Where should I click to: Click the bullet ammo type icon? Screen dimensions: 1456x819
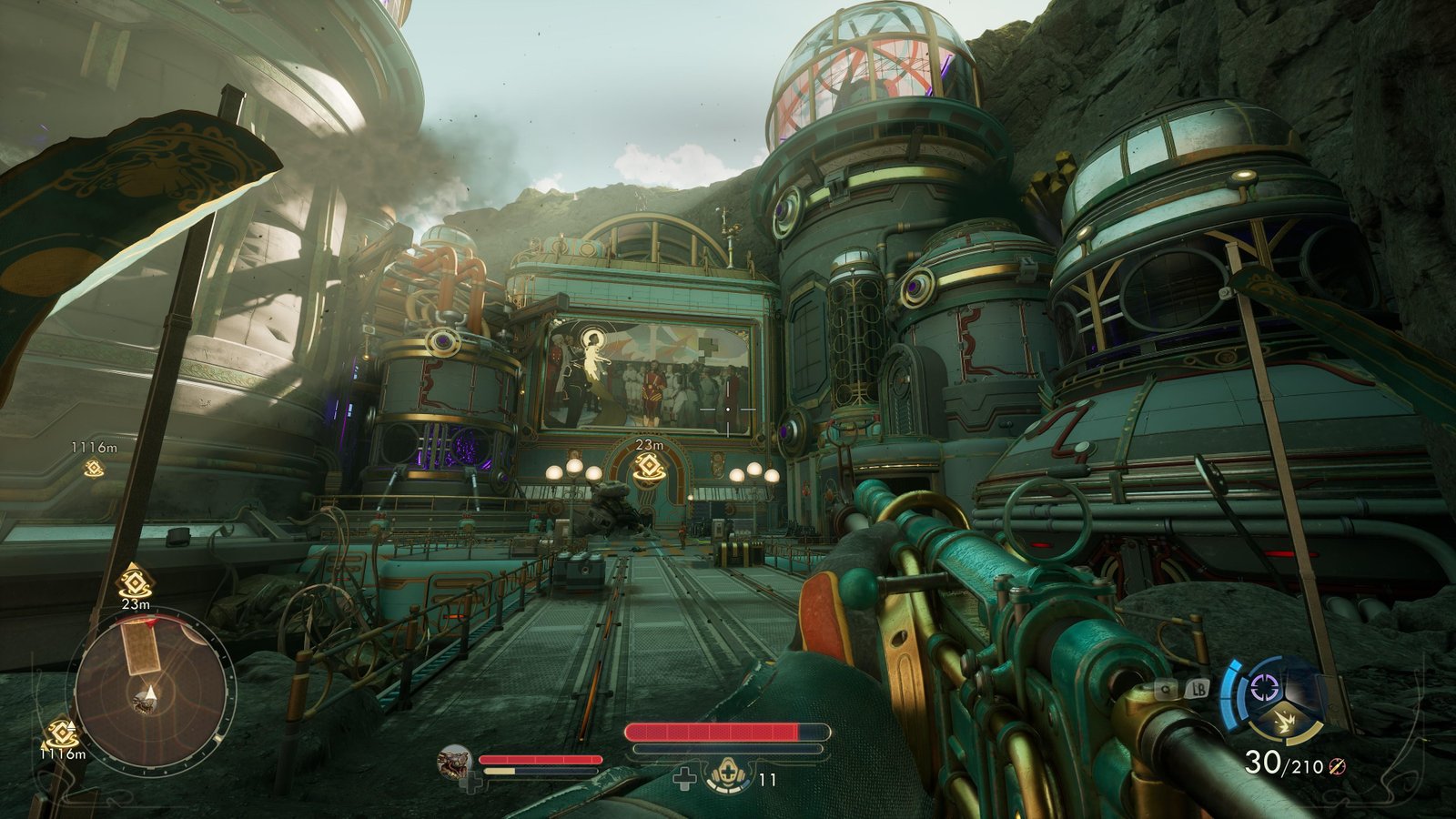point(1336,766)
